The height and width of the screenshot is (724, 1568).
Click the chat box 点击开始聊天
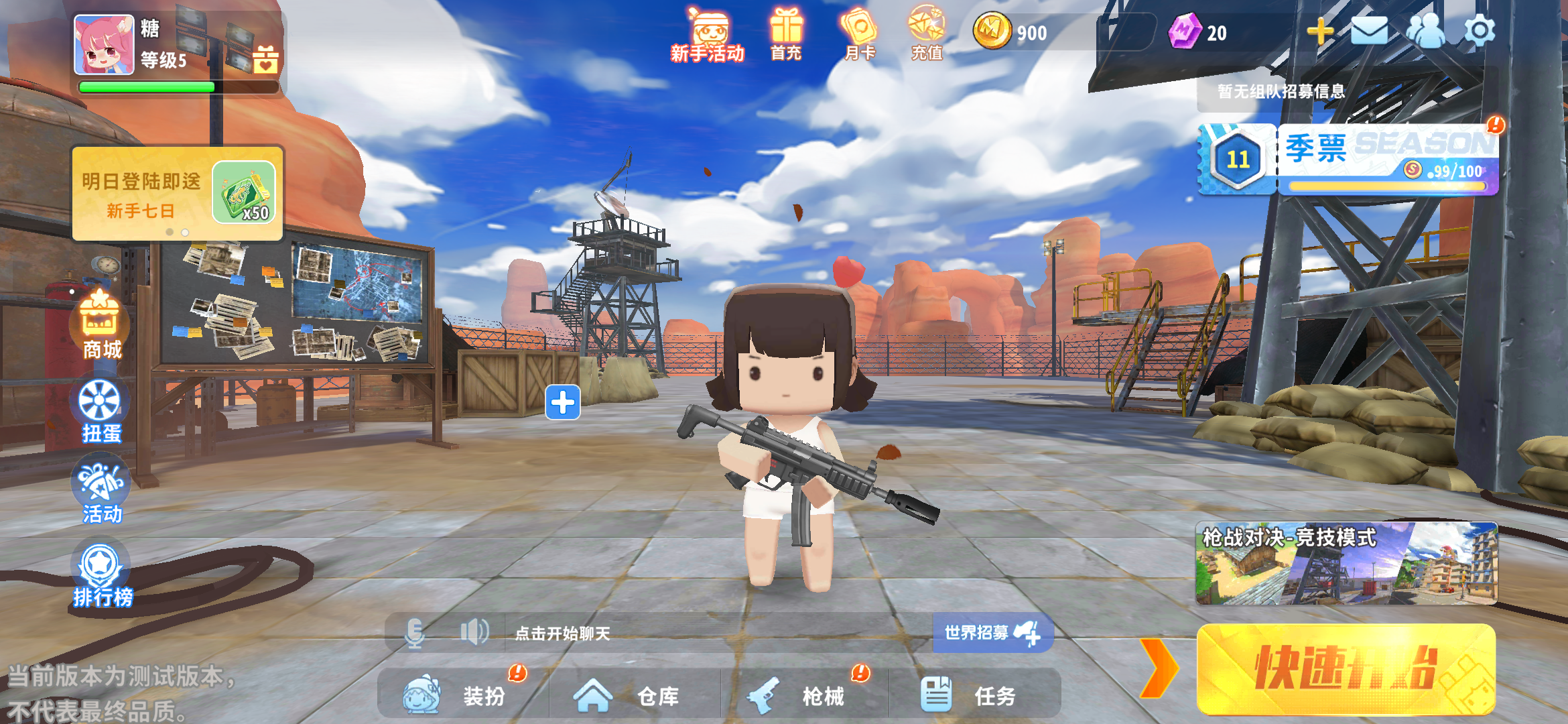717,633
